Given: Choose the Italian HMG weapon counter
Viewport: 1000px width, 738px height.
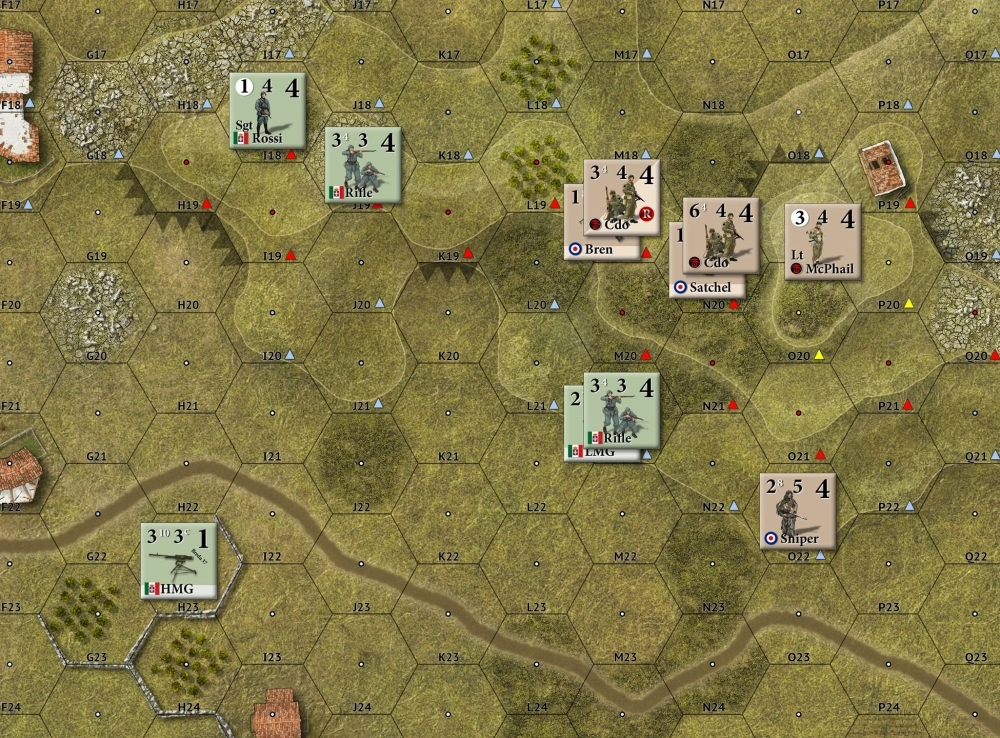Looking at the screenshot, I should point(179,560).
